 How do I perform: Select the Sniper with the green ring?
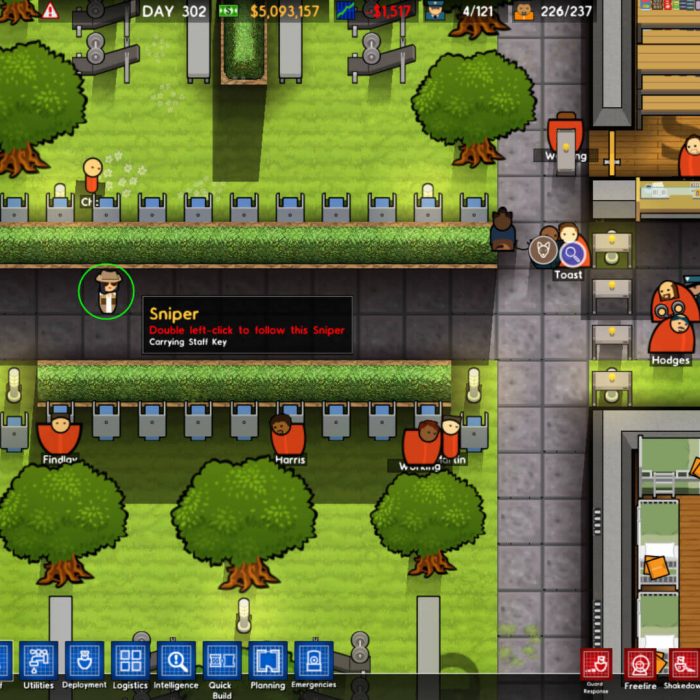[106, 291]
